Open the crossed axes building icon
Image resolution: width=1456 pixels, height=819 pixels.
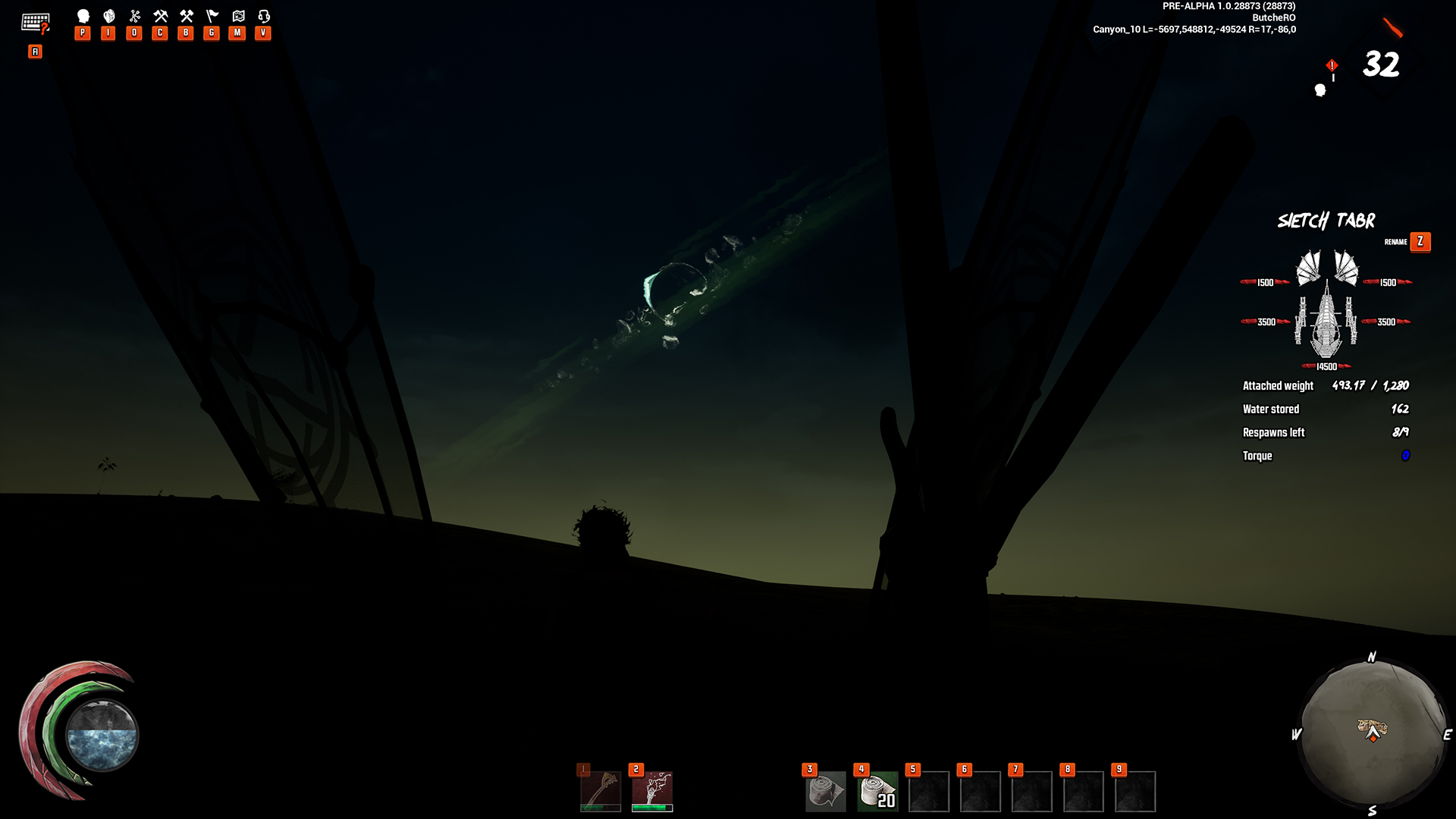coord(187,16)
